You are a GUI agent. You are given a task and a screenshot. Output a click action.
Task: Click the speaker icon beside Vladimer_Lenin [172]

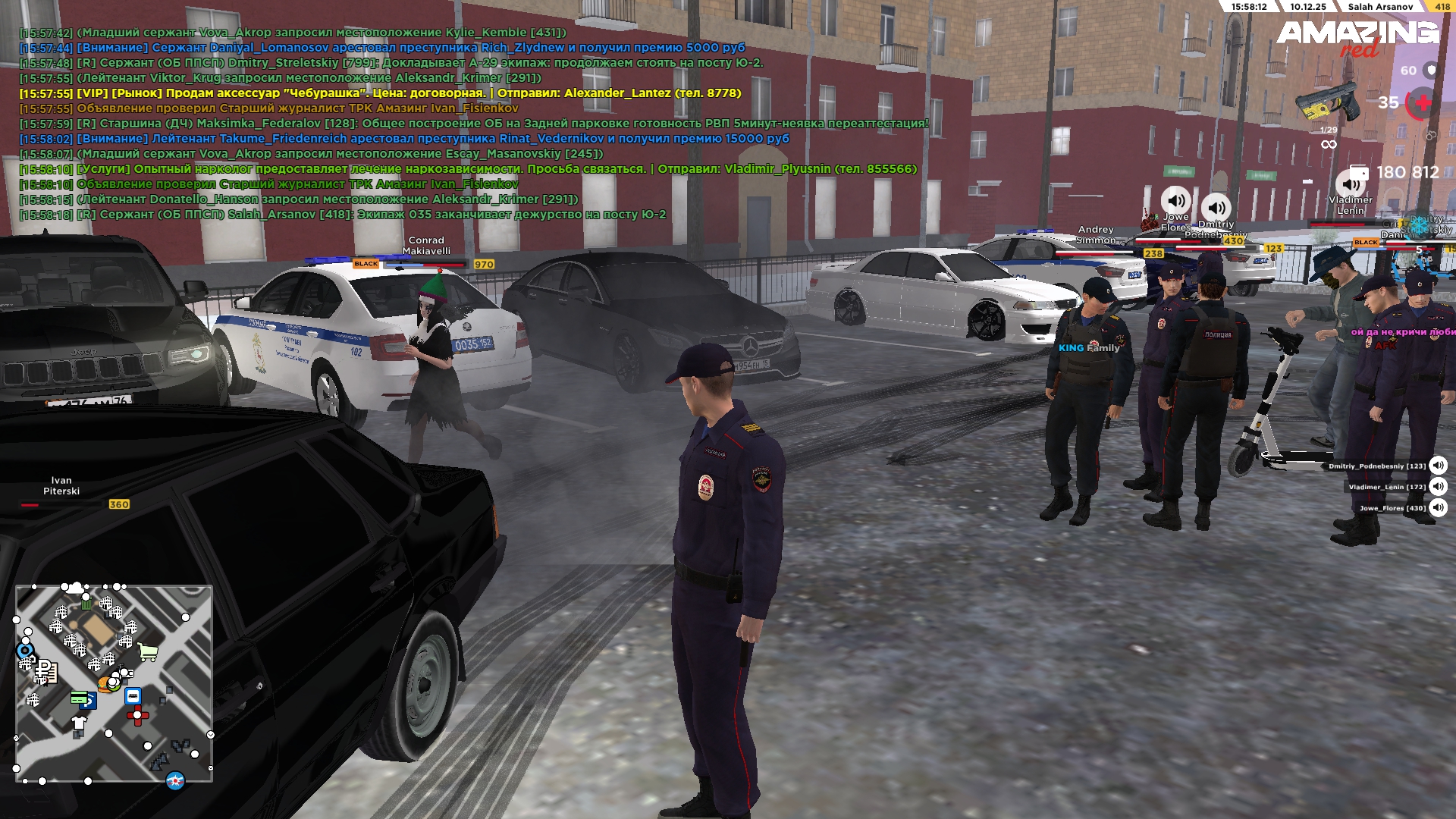1438,487
